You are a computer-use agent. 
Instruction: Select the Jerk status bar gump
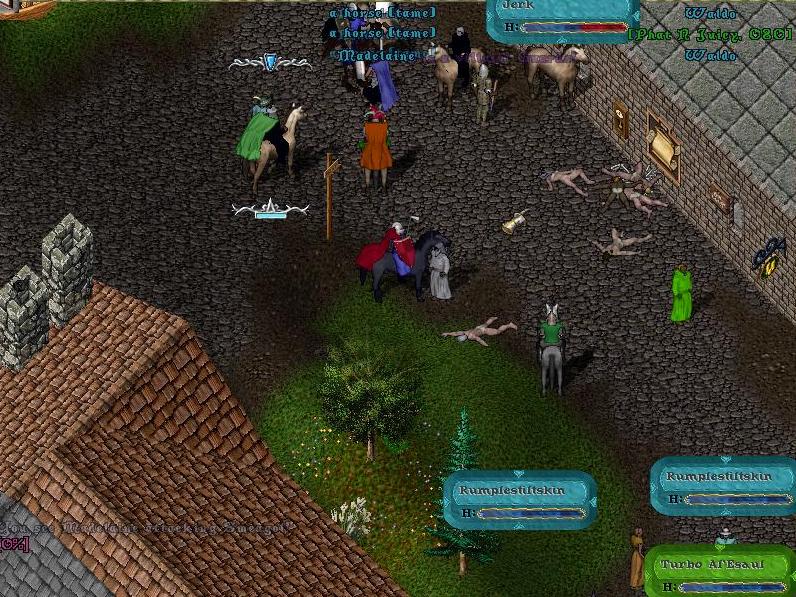(x=562, y=19)
